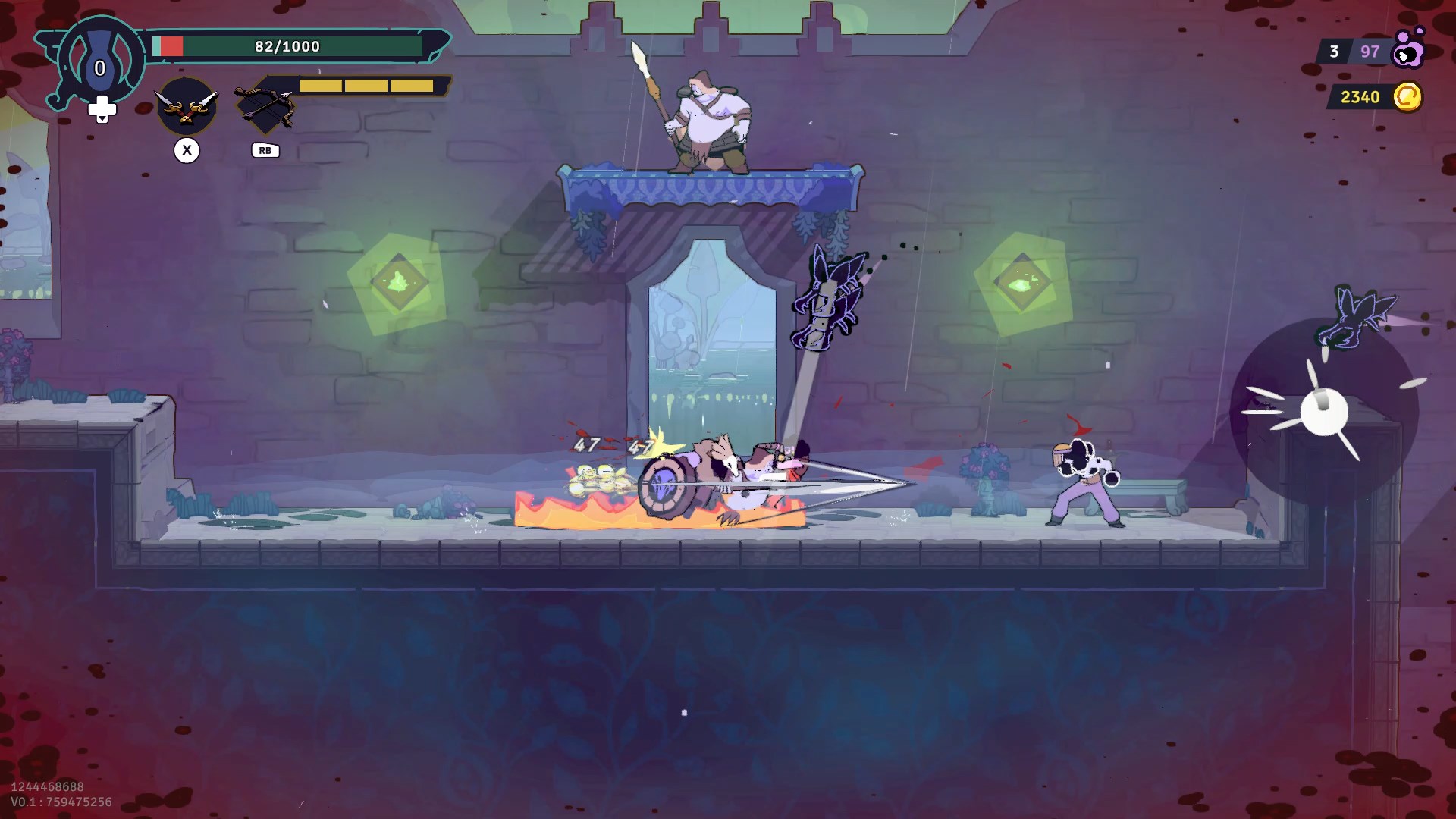Select the twin daggers weapon icon
The width and height of the screenshot is (1456, 819).
[x=187, y=107]
